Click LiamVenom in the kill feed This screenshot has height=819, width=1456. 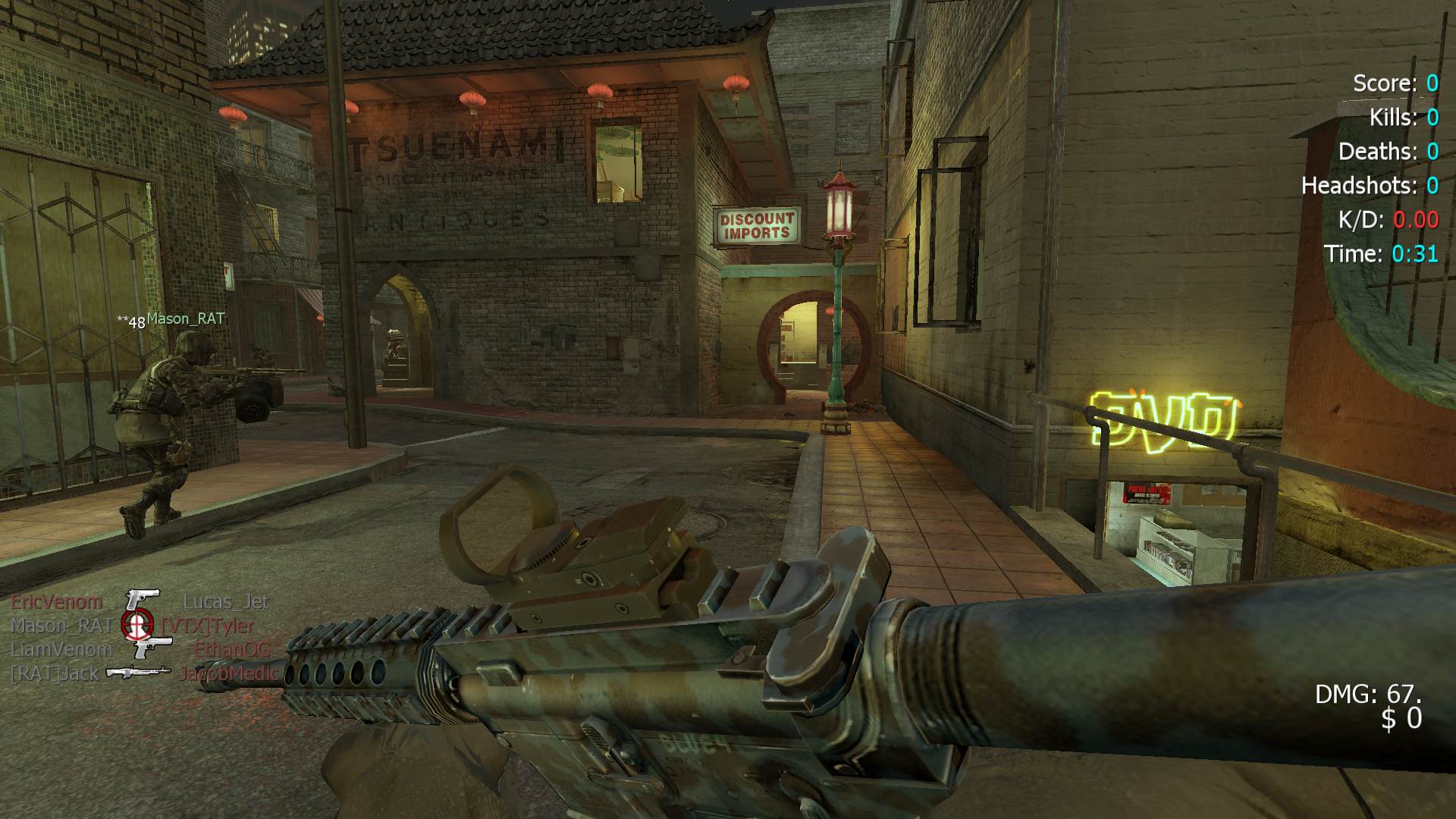[61, 649]
